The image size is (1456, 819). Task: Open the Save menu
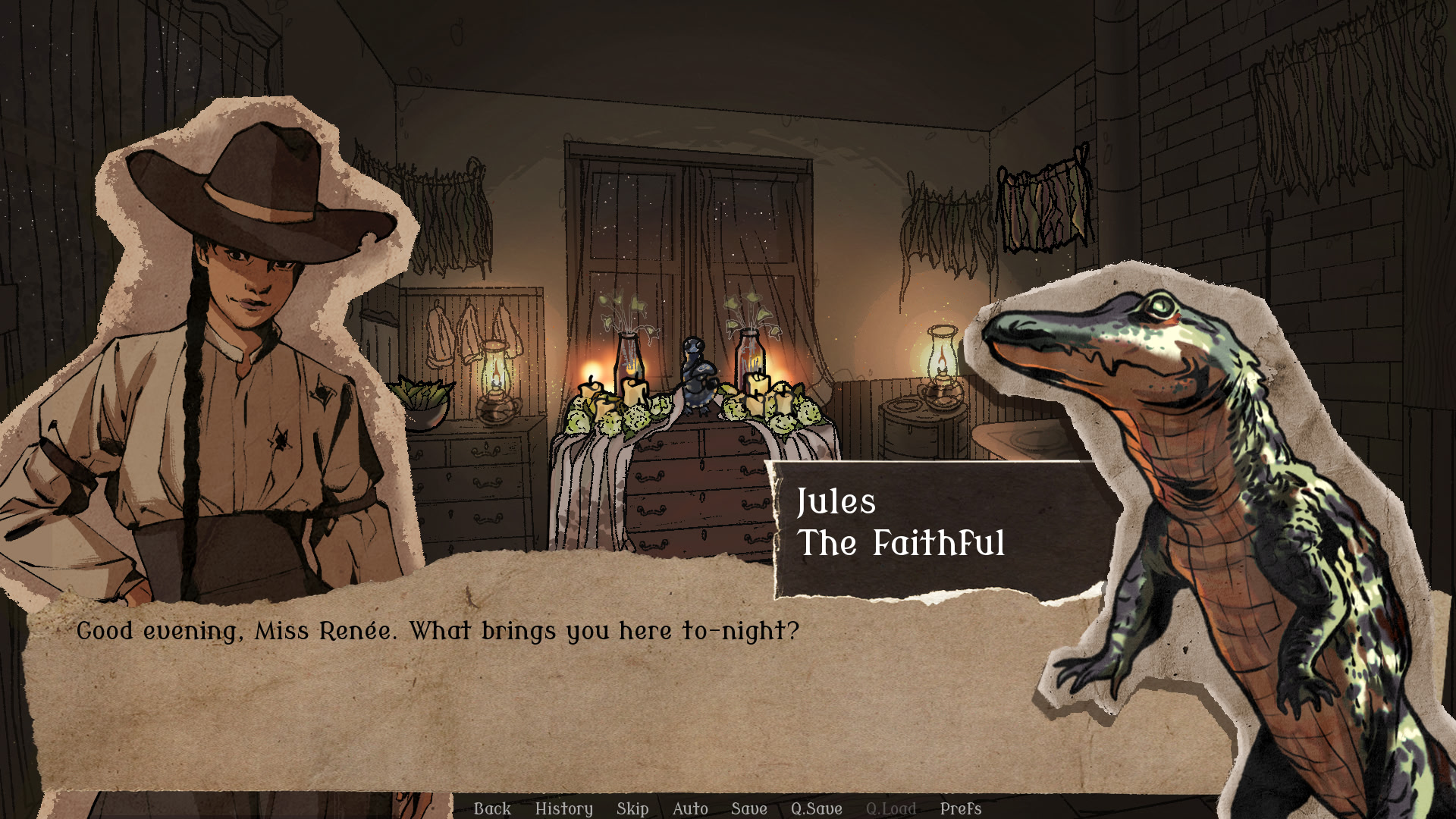749,808
